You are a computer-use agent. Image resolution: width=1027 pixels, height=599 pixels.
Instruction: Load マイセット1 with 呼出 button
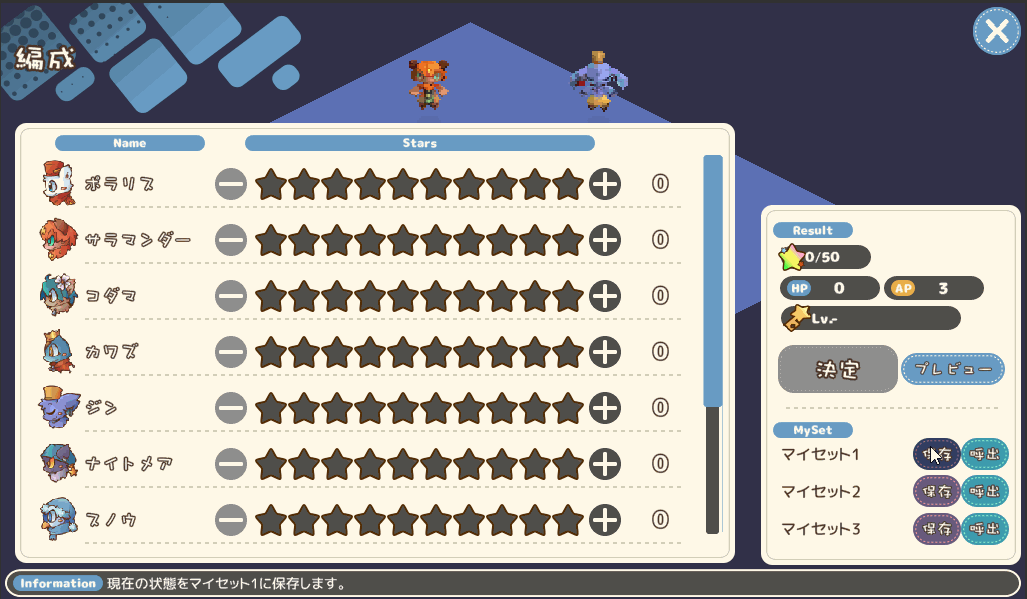pos(985,455)
